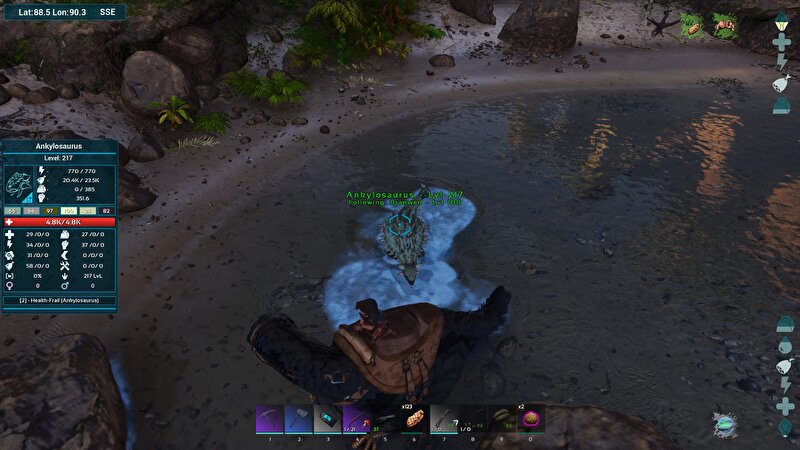The width and height of the screenshot is (800, 450).
Task: Click the food buff icon with bread
Action: (x=692, y=26)
